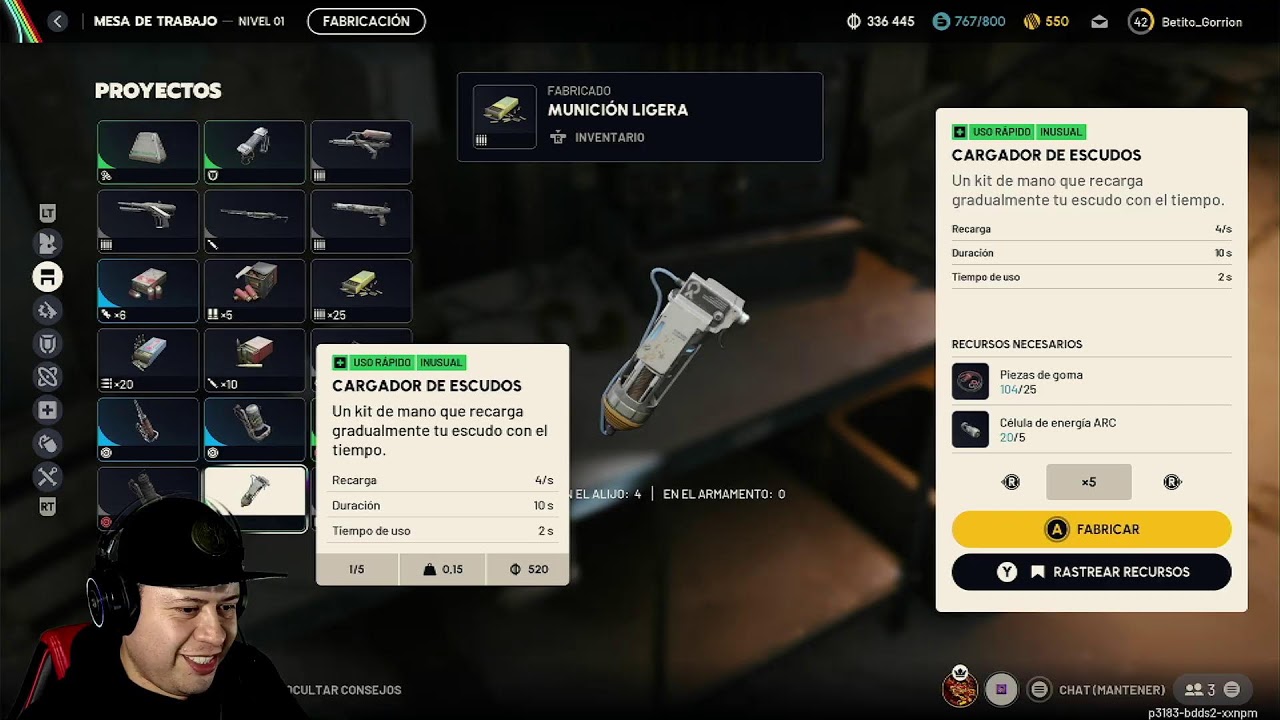Pick the x6 red-and-white box project

pyautogui.click(x=148, y=290)
